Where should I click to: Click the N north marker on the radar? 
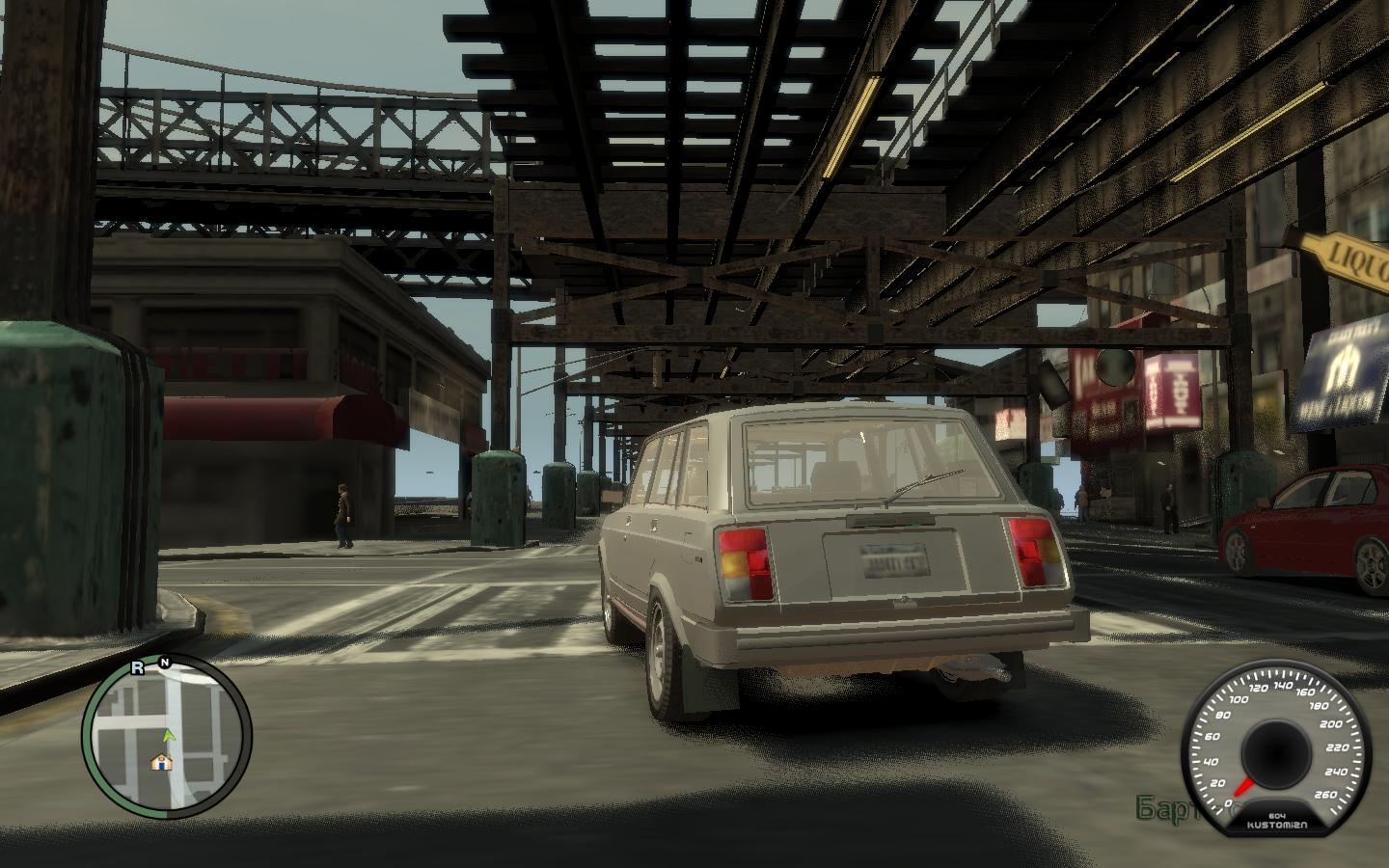[x=165, y=663]
